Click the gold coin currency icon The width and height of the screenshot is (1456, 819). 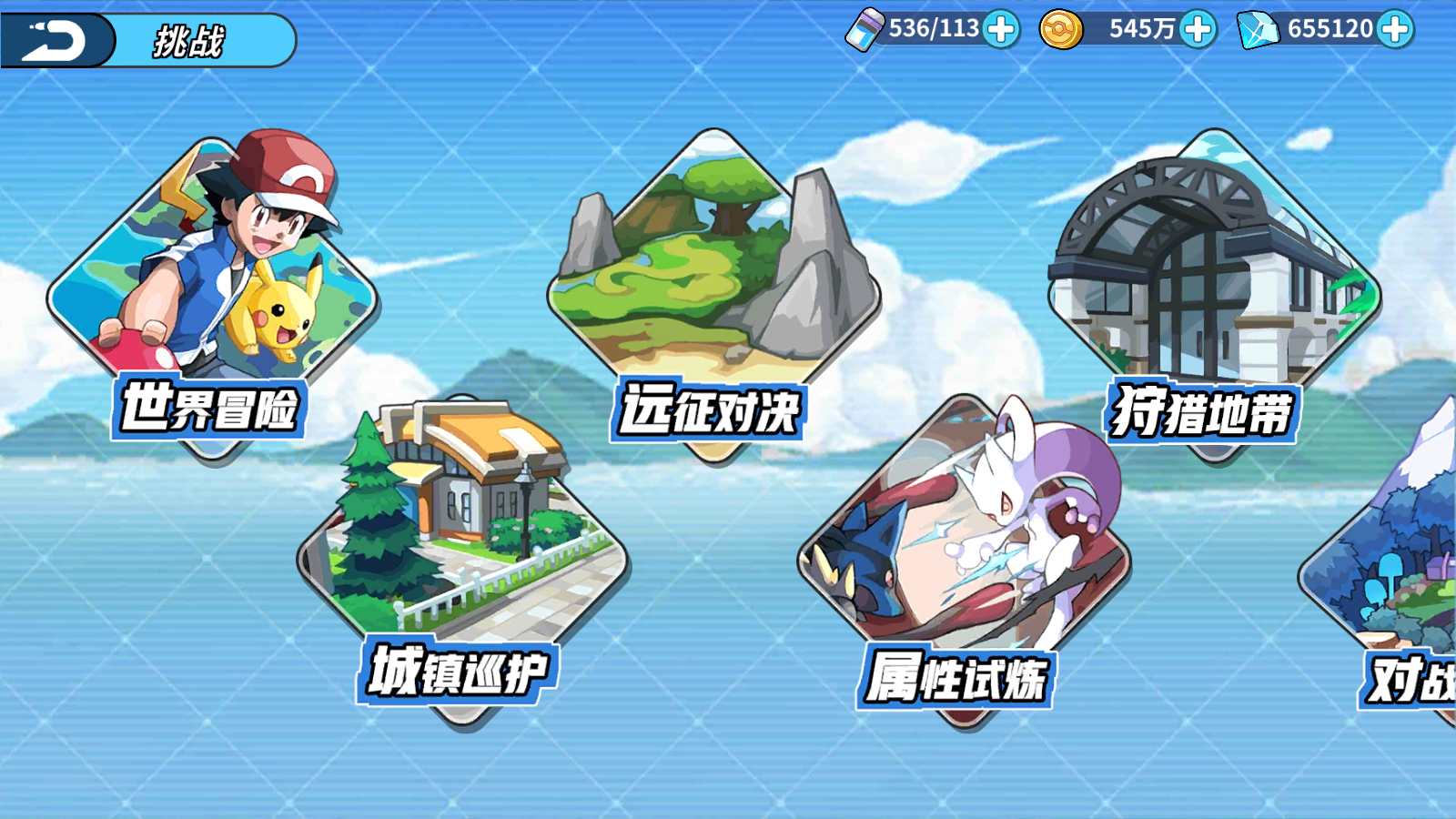coord(1063,29)
